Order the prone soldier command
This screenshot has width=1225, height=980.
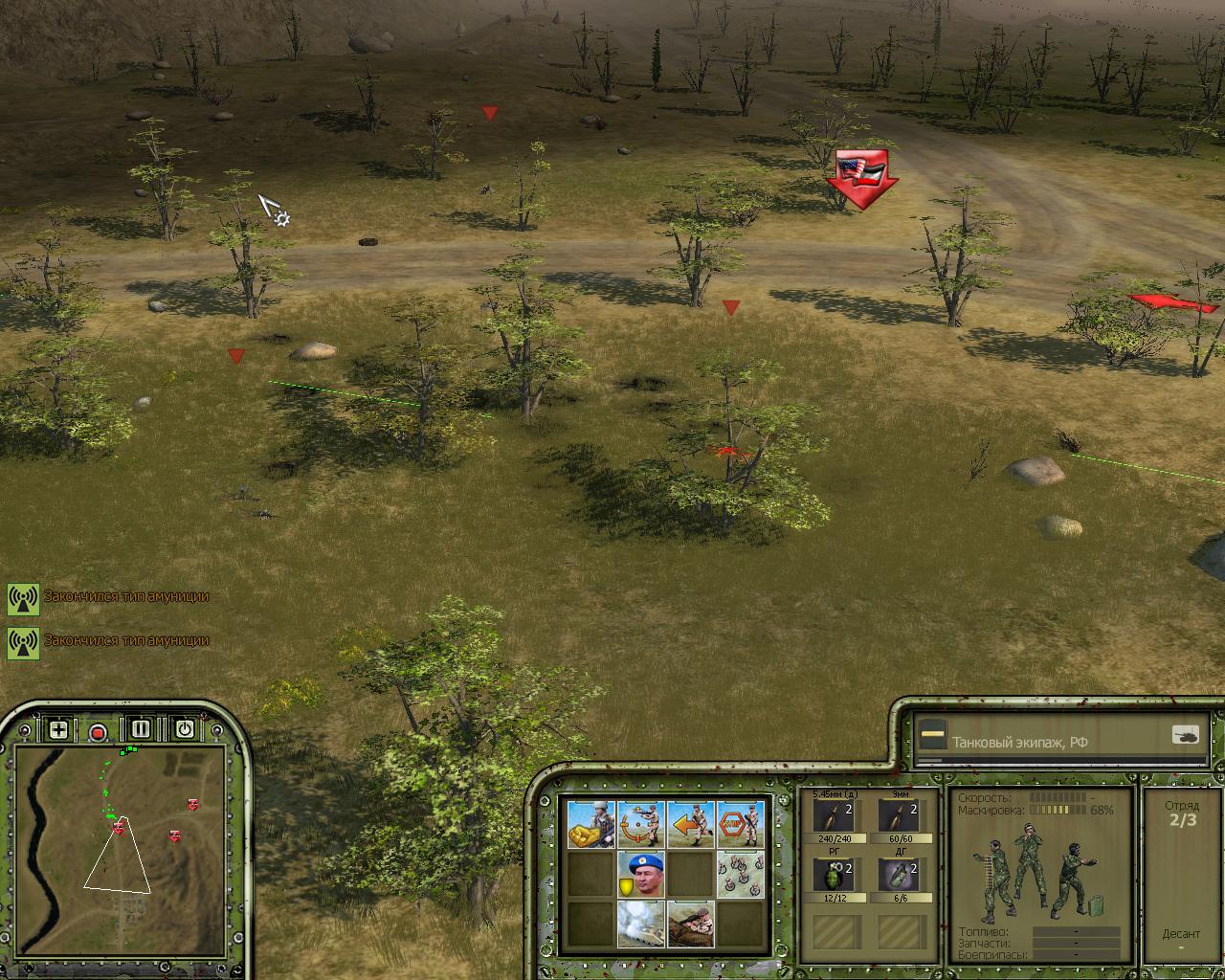click(x=691, y=924)
